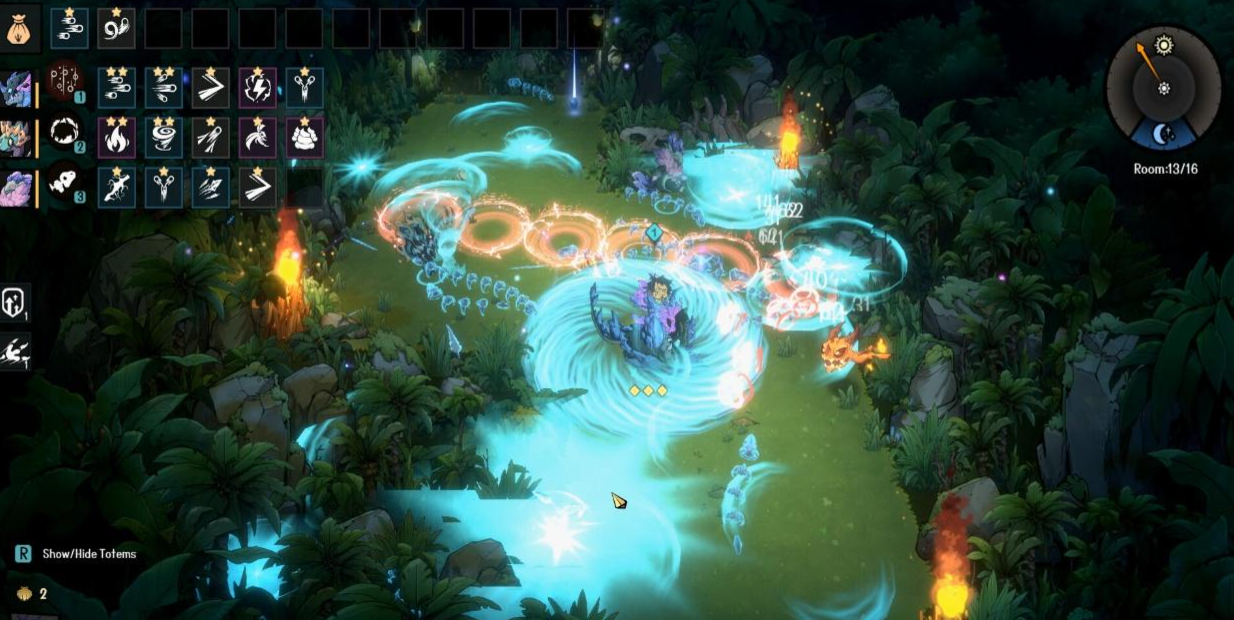Select the feather skill icon
The height and width of the screenshot is (620, 1234).
point(257,138)
